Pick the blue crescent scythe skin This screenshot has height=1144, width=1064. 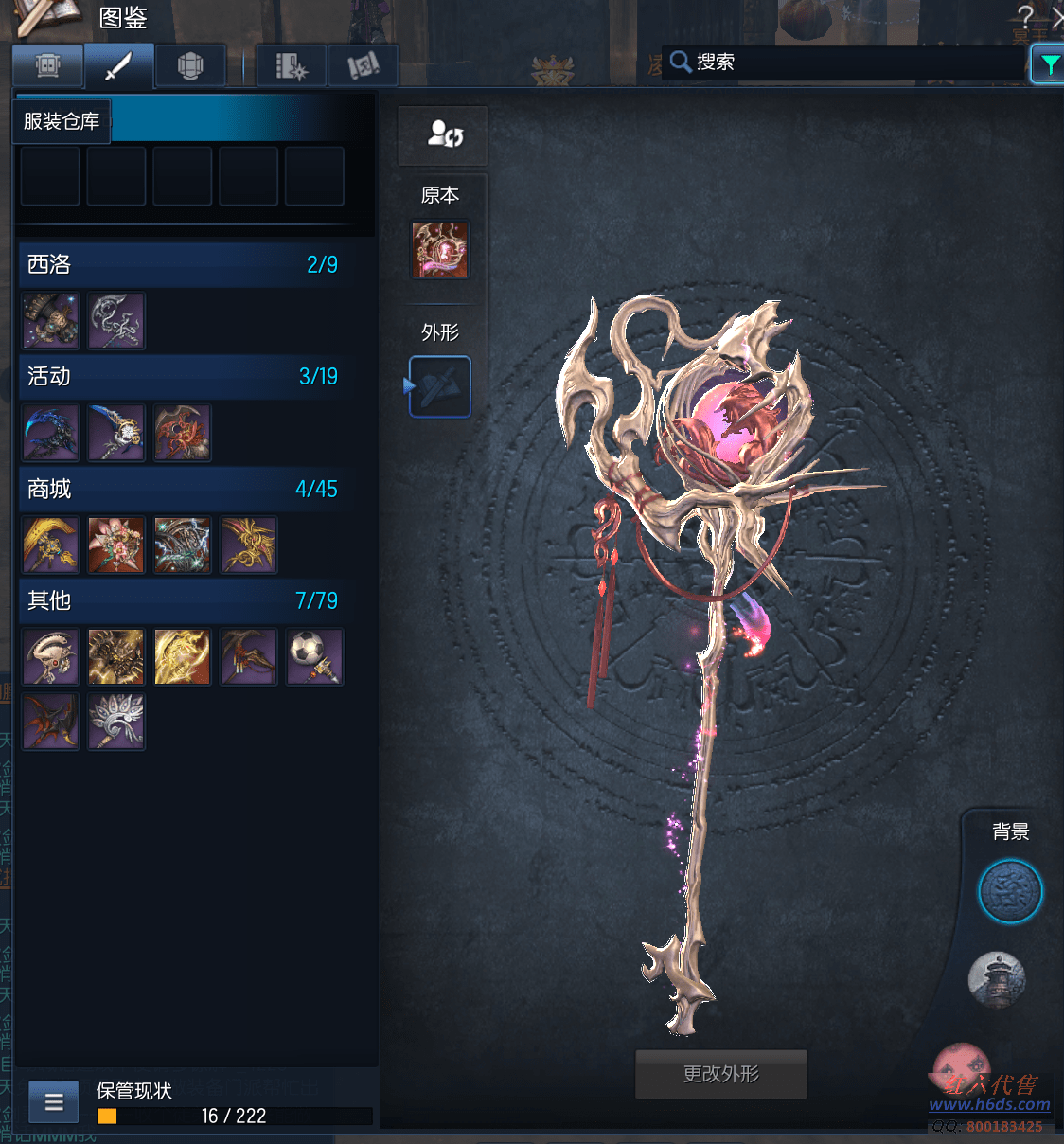[50, 433]
